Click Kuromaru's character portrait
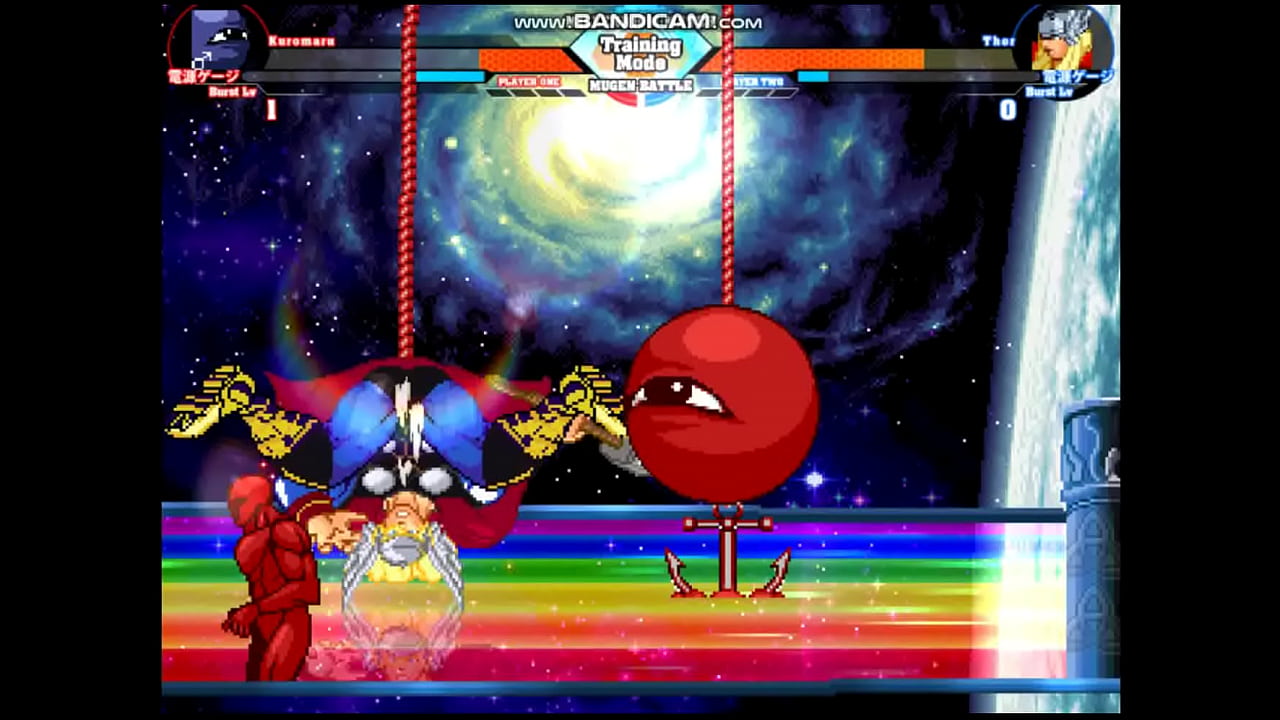Screen dimensions: 1280x720 (x=218, y=38)
